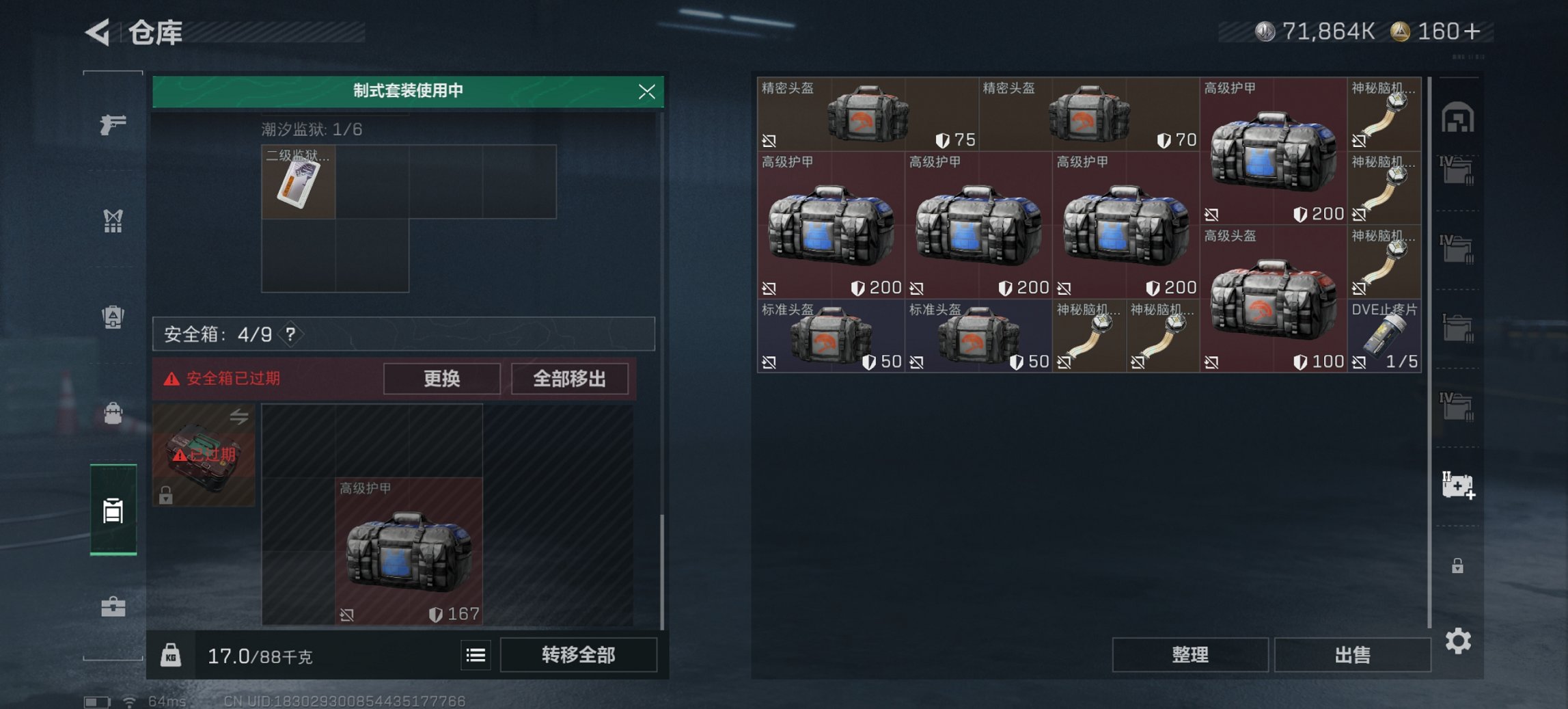Open the warehouse storage icon on right sidebar
1568x709 pixels.
pyautogui.click(x=1459, y=116)
